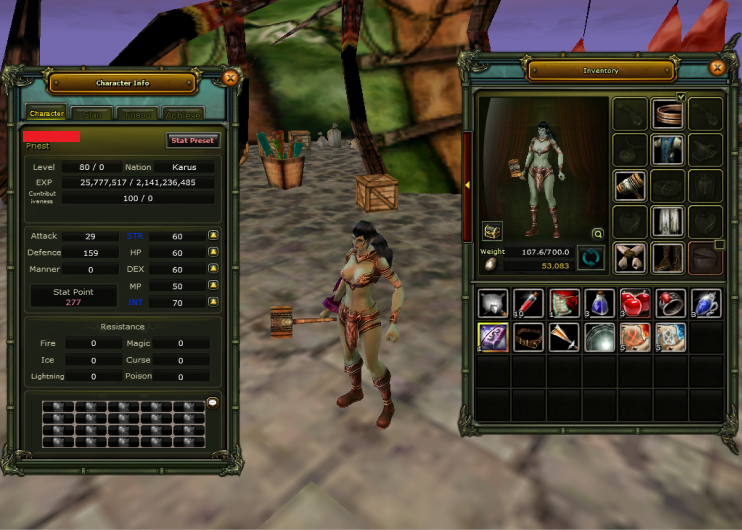This screenshot has width=742, height=530.
Task: Choose the purple scroll item slot
Action: pyautogui.click(x=492, y=338)
